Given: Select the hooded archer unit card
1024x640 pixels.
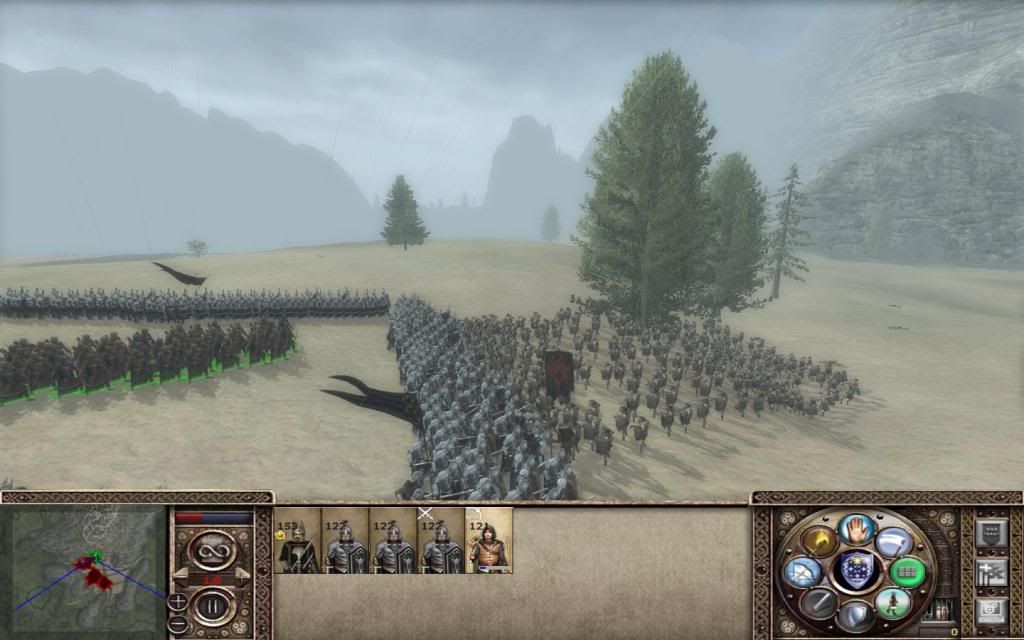Looking at the screenshot, I should coord(489,541).
